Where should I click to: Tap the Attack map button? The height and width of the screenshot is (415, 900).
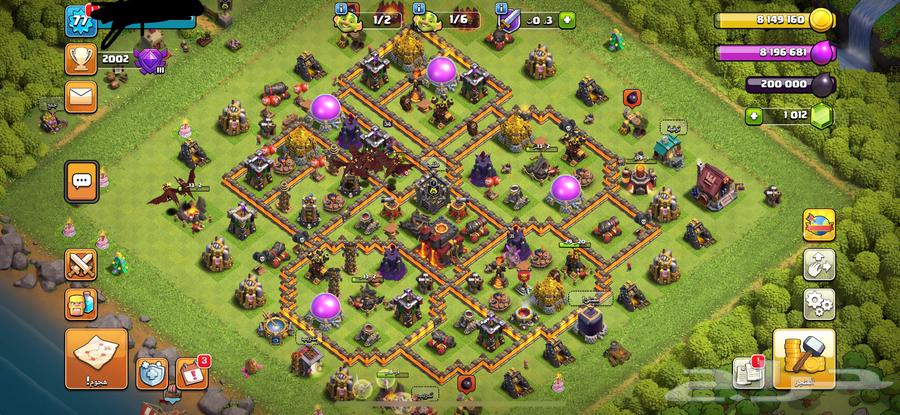point(95,359)
